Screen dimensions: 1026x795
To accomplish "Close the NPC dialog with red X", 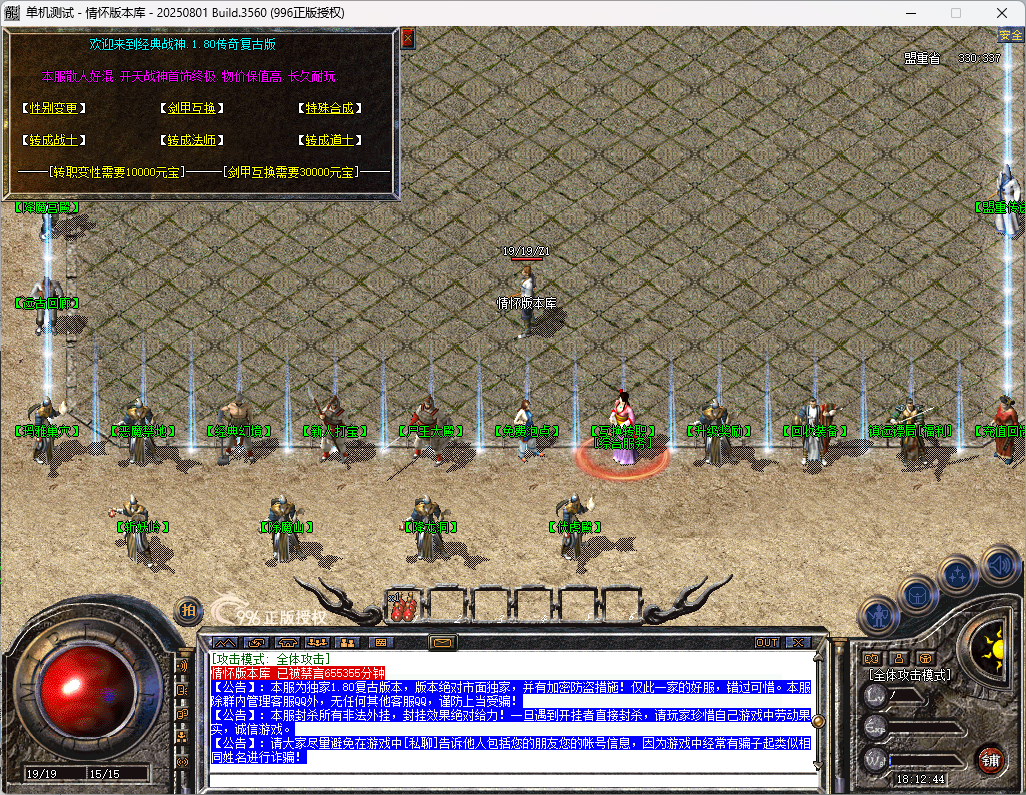I will click(x=408, y=39).
